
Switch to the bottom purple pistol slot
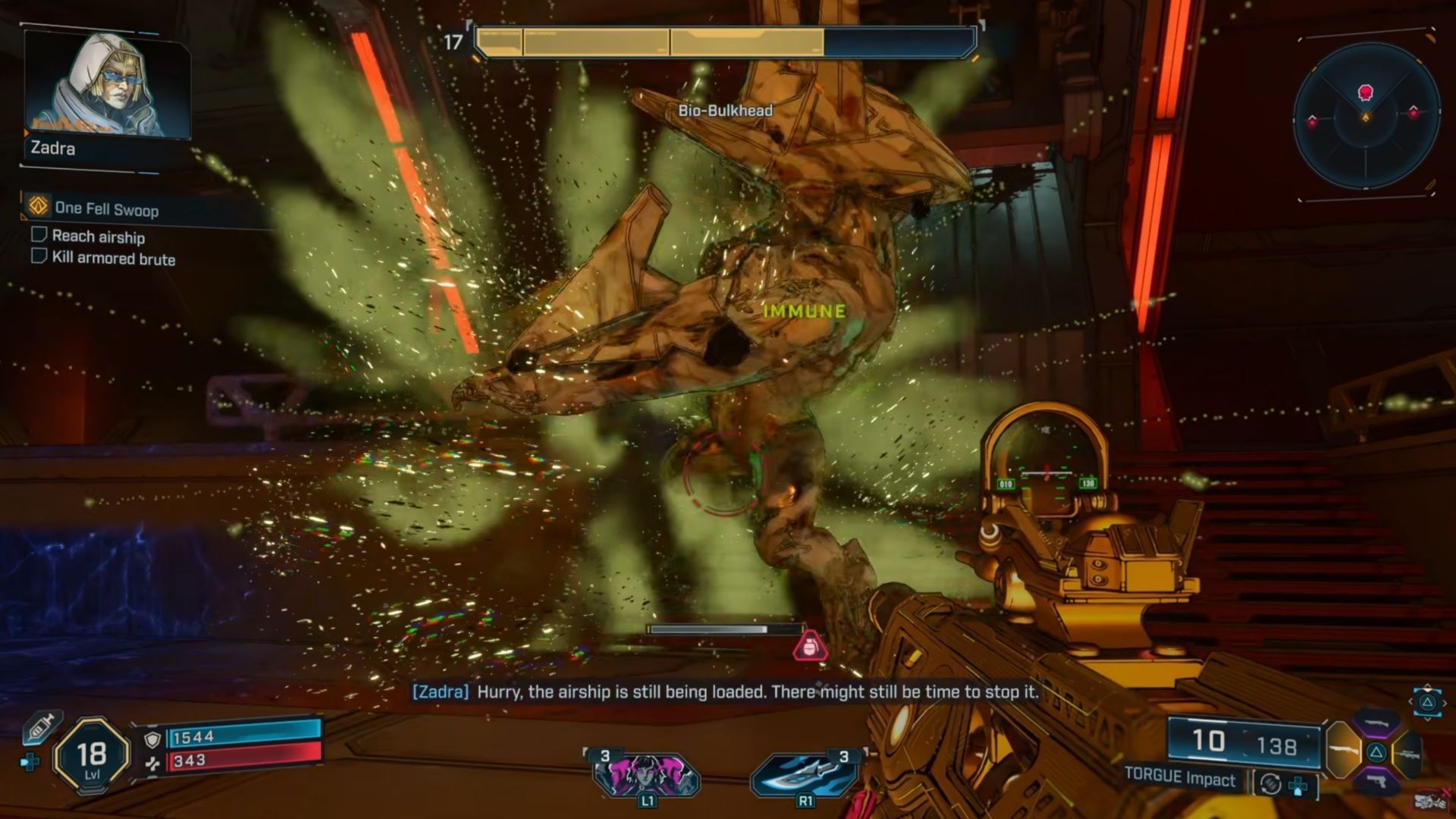[1377, 780]
